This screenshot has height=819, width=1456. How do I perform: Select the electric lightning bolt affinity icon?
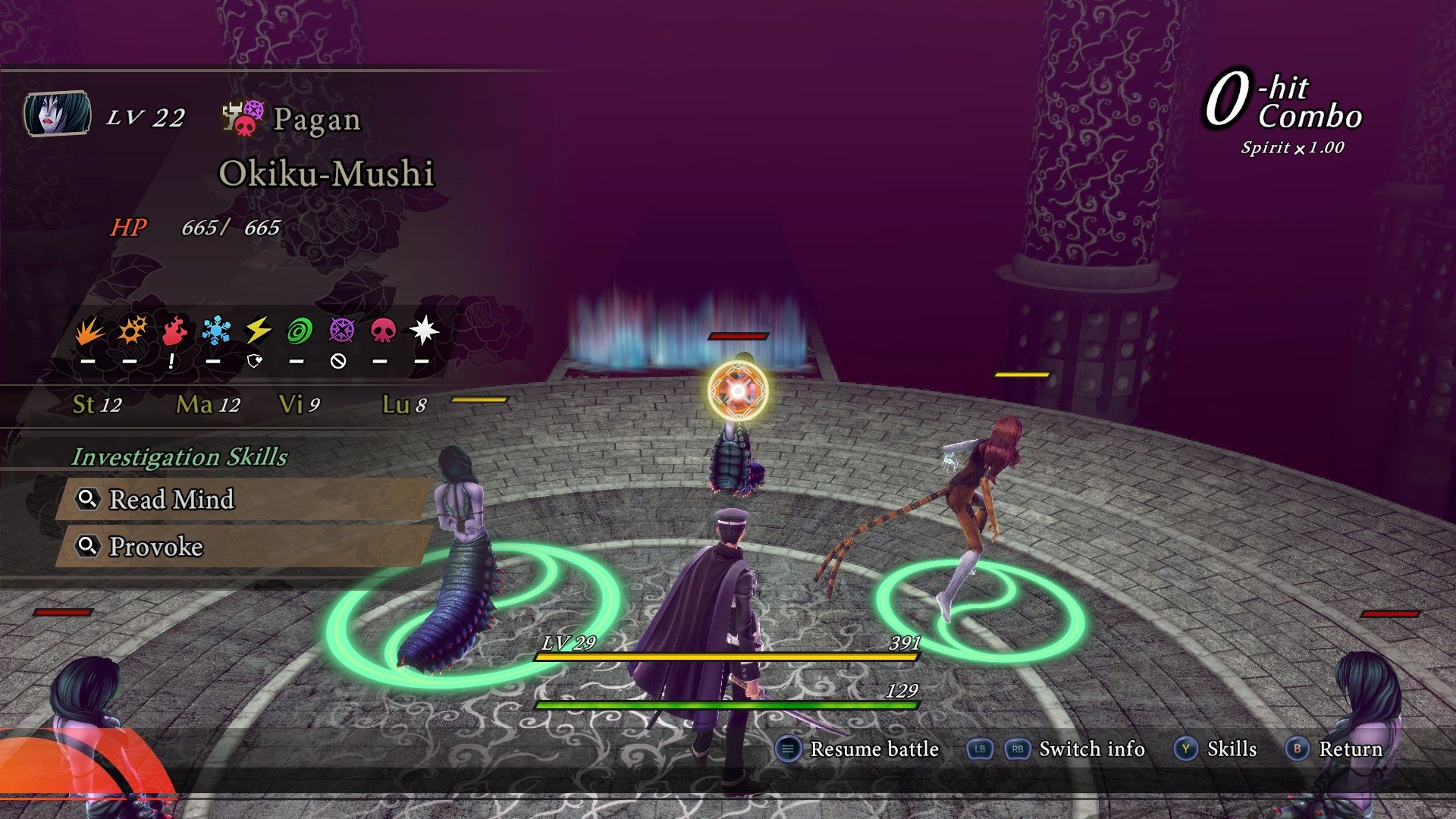tap(258, 331)
